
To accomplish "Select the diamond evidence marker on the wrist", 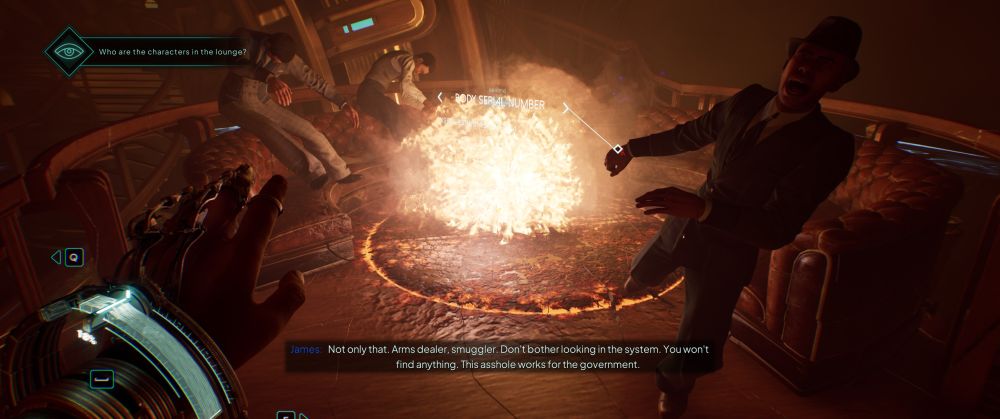I will tap(618, 149).
